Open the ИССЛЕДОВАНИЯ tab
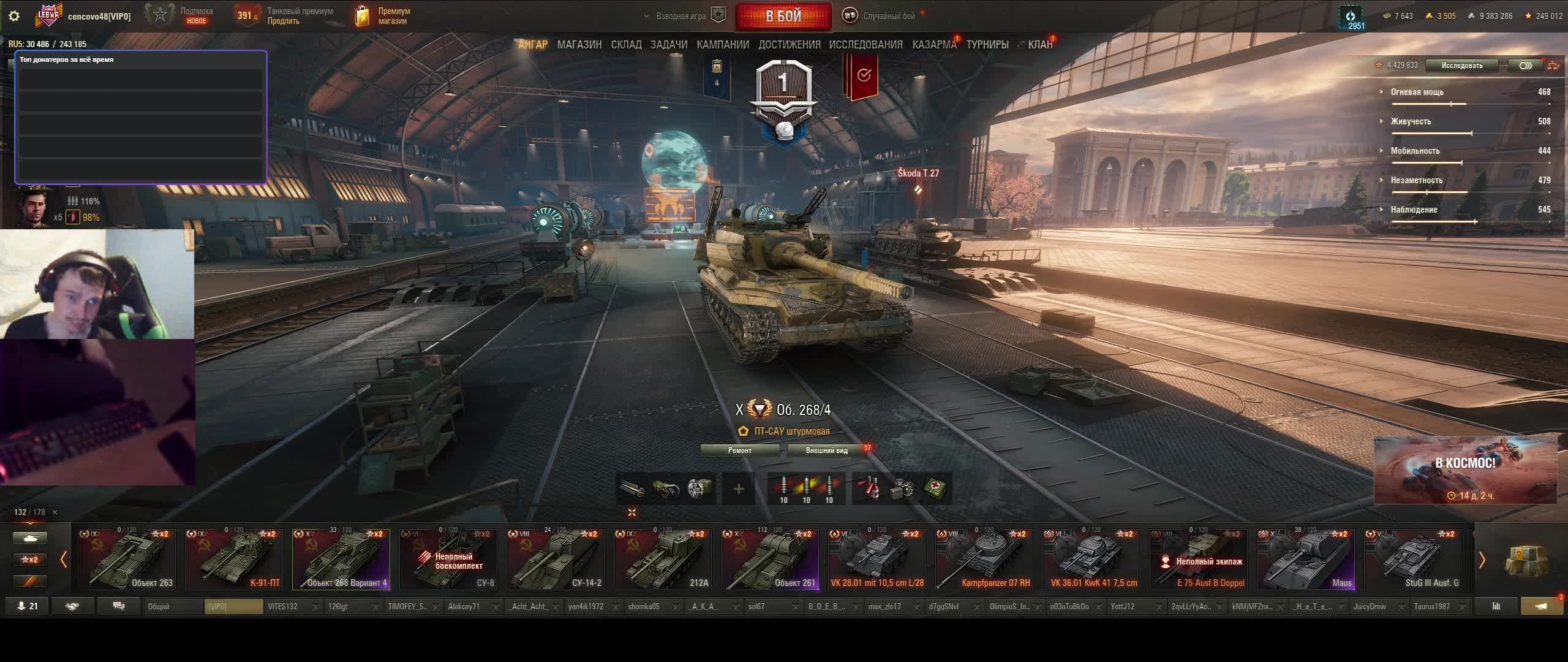The image size is (1568, 662). click(x=865, y=45)
